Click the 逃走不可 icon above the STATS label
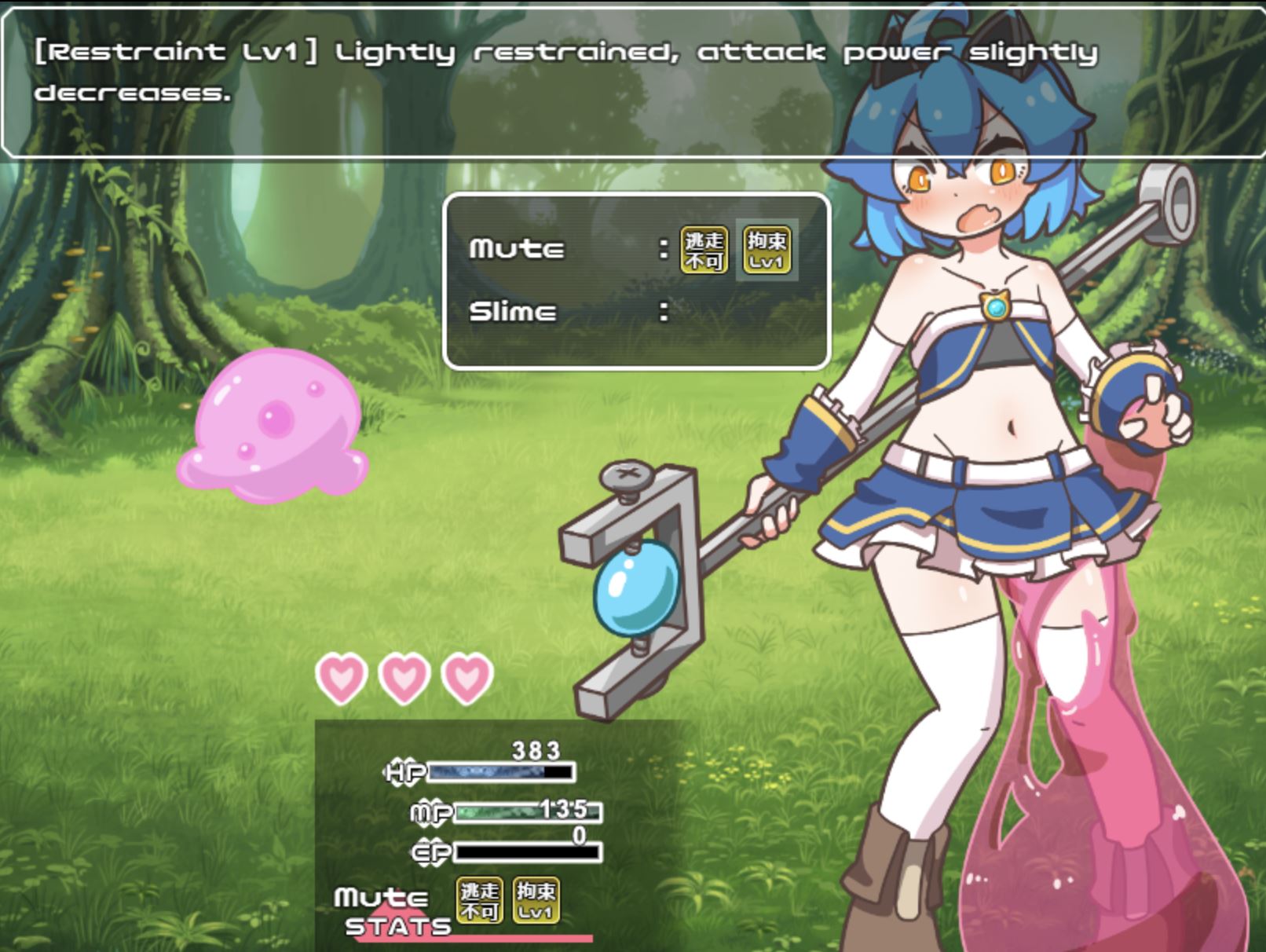Viewport: 1266px width, 952px height. [480, 900]
